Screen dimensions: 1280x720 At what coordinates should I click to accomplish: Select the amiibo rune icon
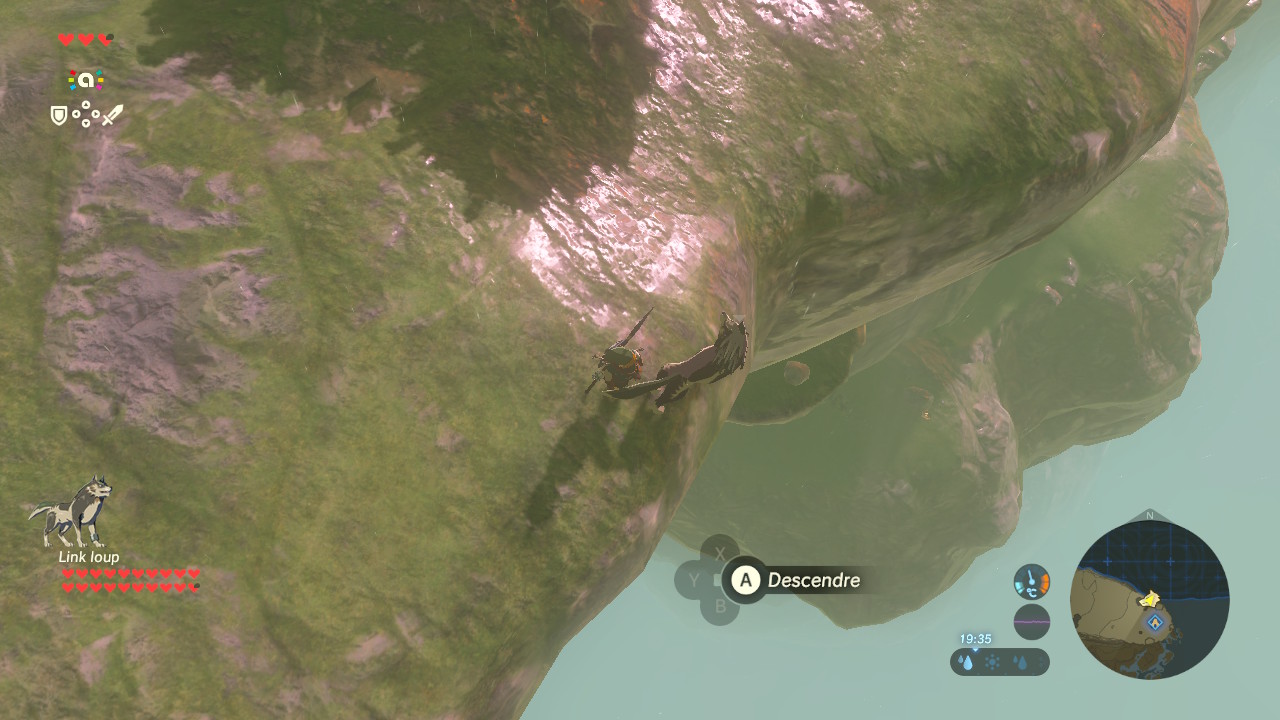(86, 80)
